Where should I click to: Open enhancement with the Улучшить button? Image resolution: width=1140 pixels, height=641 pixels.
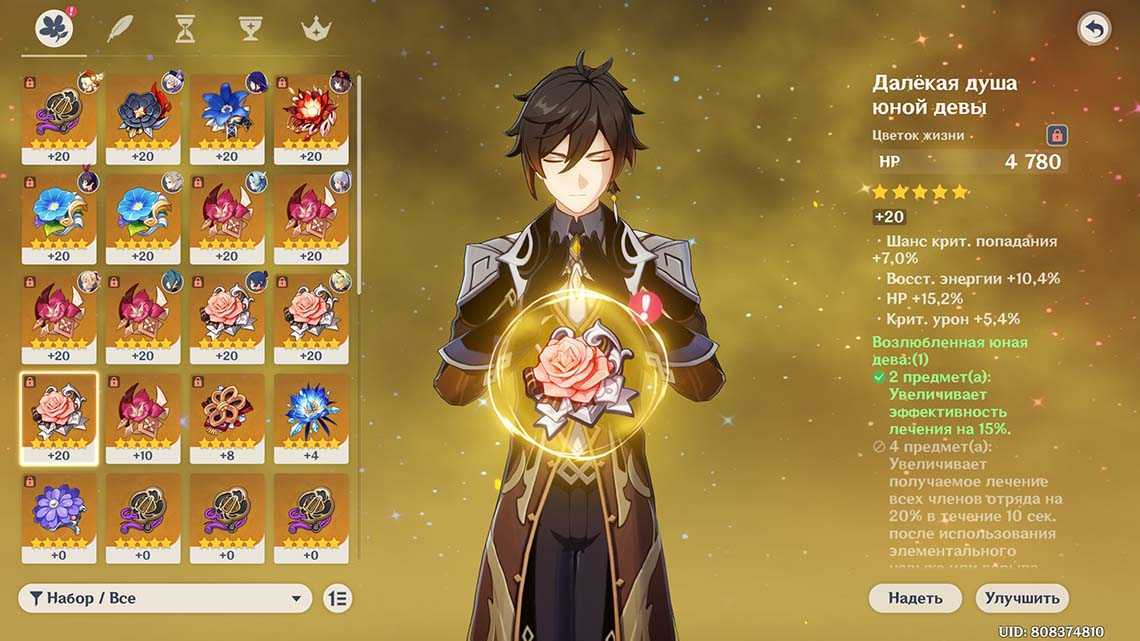(1021, 598)
